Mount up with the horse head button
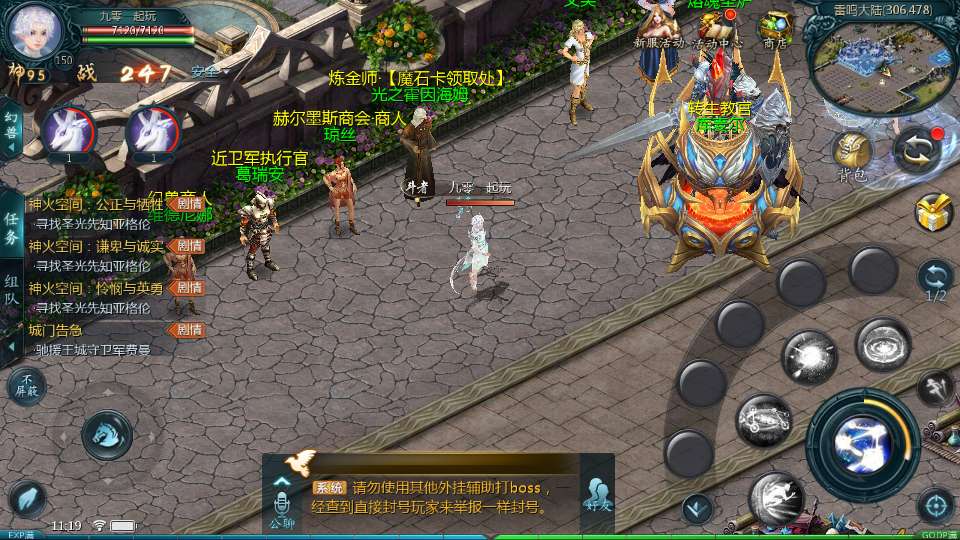This screenshot has height=540, width=960. click(106, 434)
